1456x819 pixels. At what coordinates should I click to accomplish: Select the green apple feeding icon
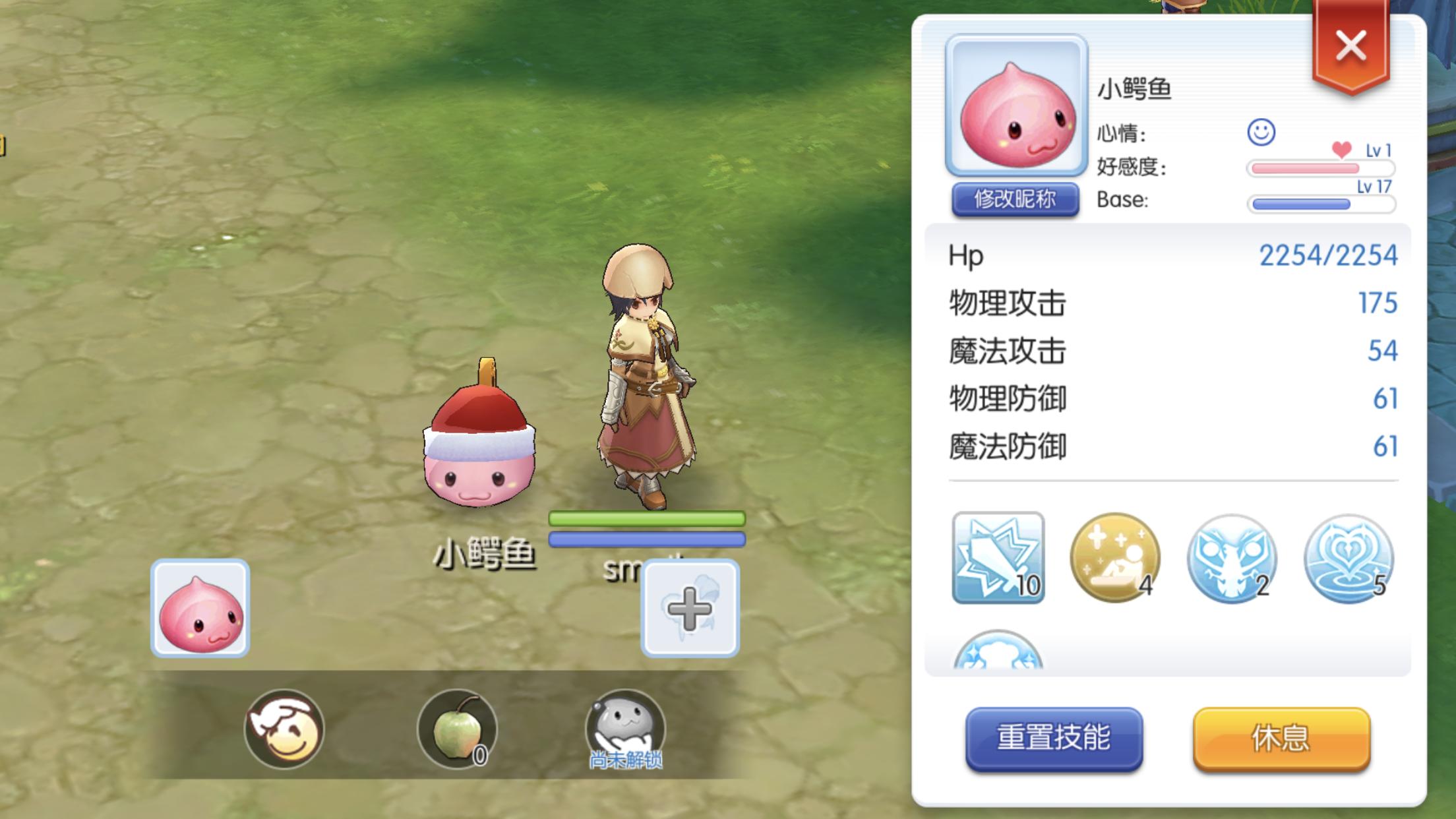click(457, 729)
